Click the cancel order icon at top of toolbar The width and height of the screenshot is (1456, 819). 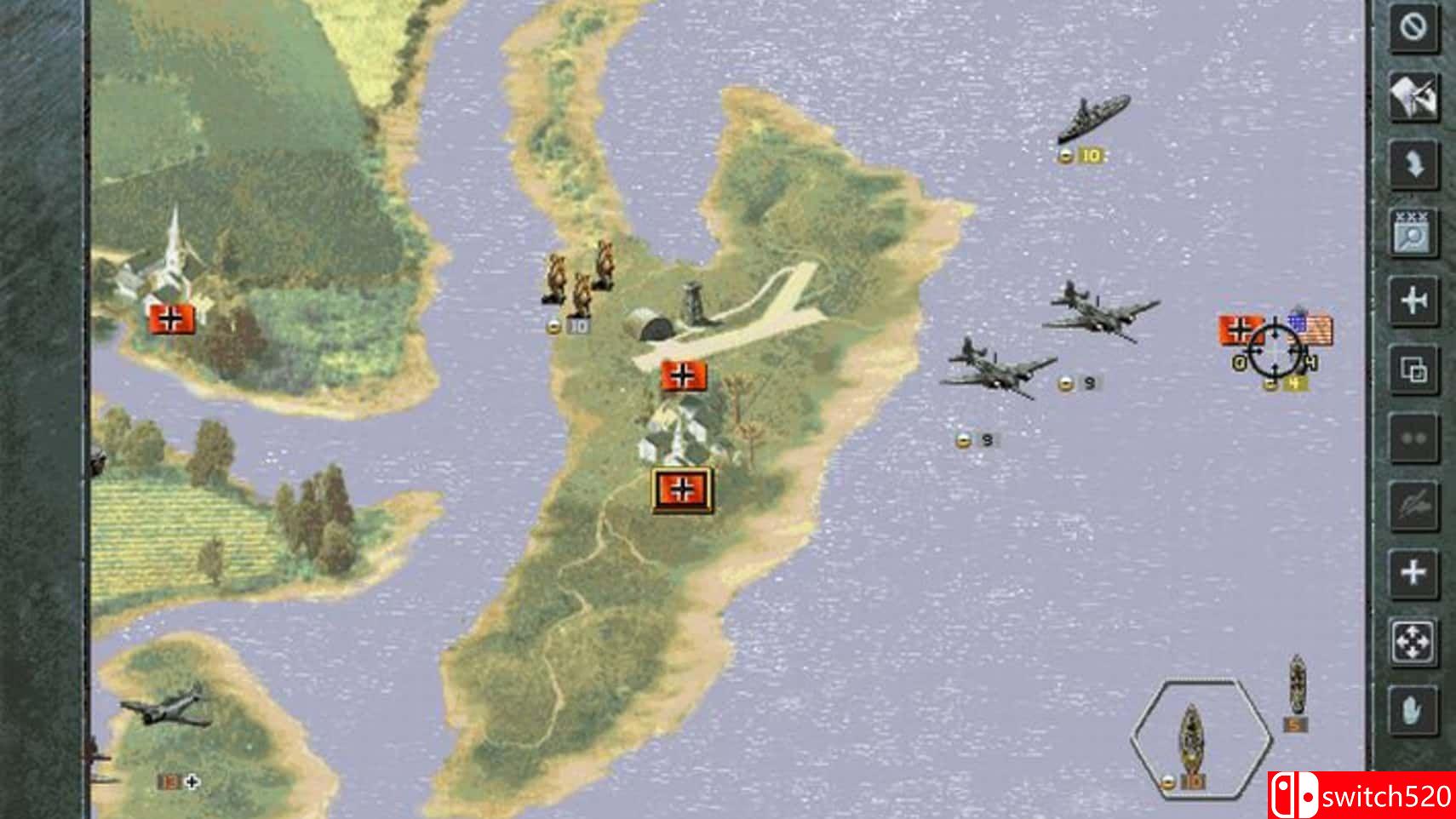click(1413, 28)
